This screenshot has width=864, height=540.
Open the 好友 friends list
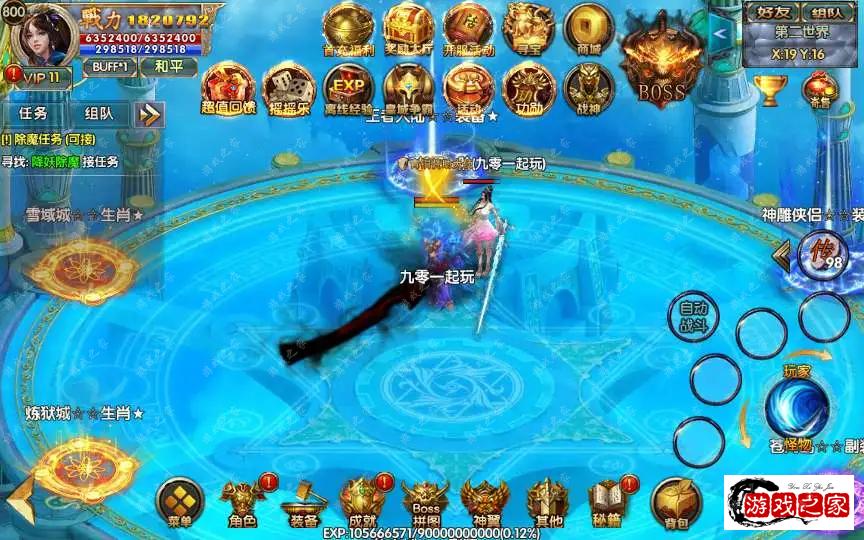tap(773, 12)
